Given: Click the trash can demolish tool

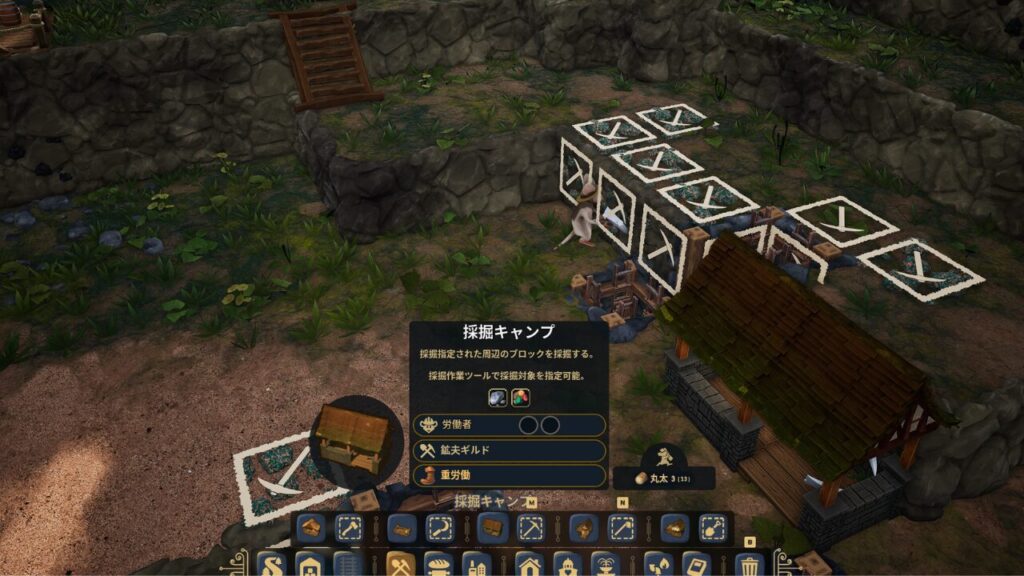Looking at the screenshot, I should click(748, 565).
